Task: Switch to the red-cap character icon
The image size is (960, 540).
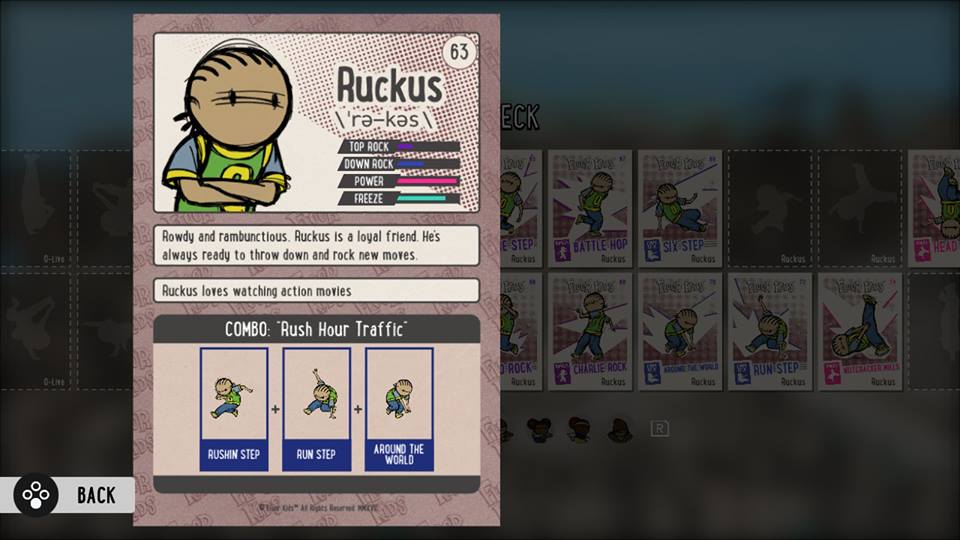Action: click(579, 430)
